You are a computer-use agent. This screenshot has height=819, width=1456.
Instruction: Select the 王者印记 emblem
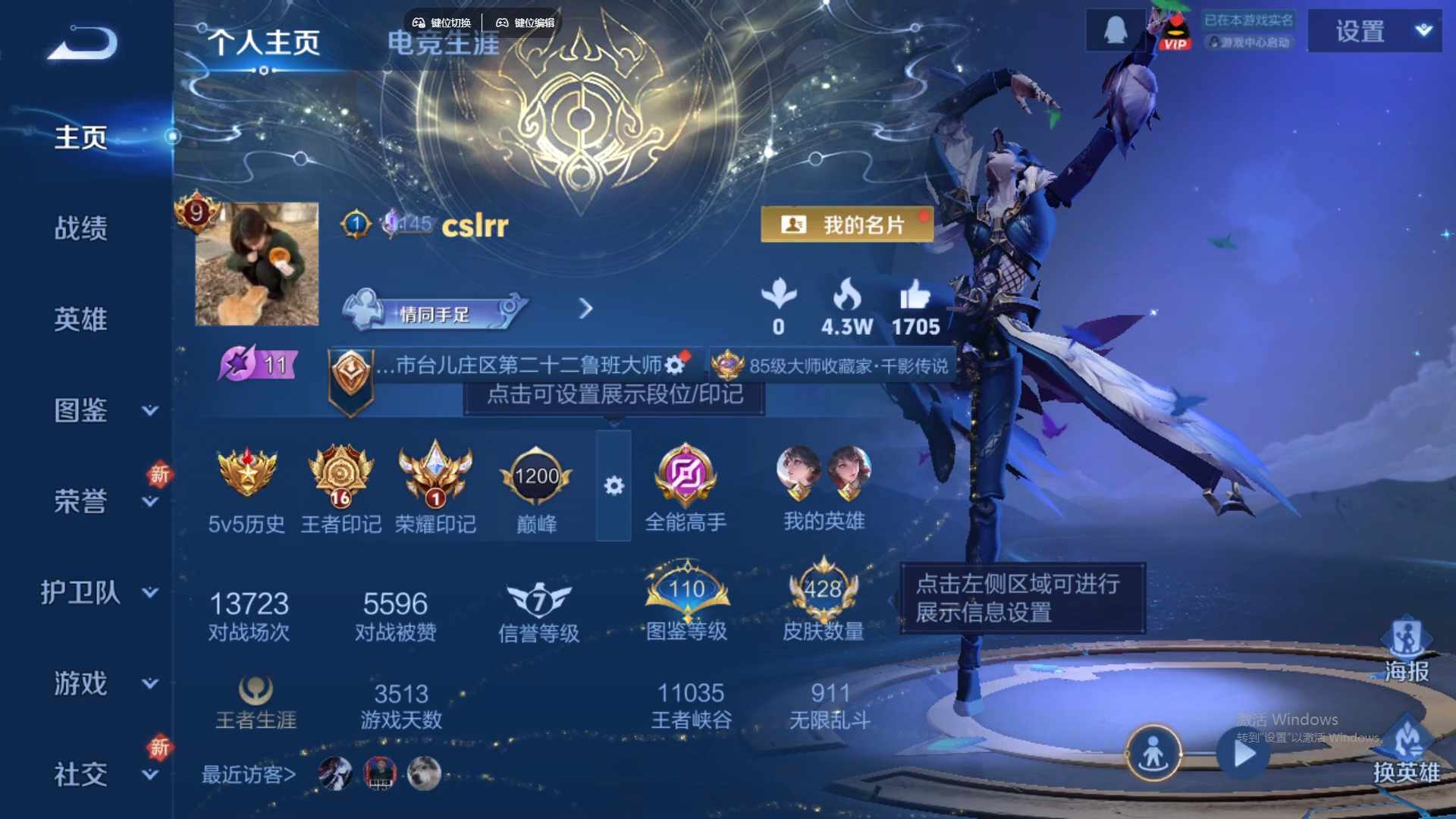tap(341, 475)
